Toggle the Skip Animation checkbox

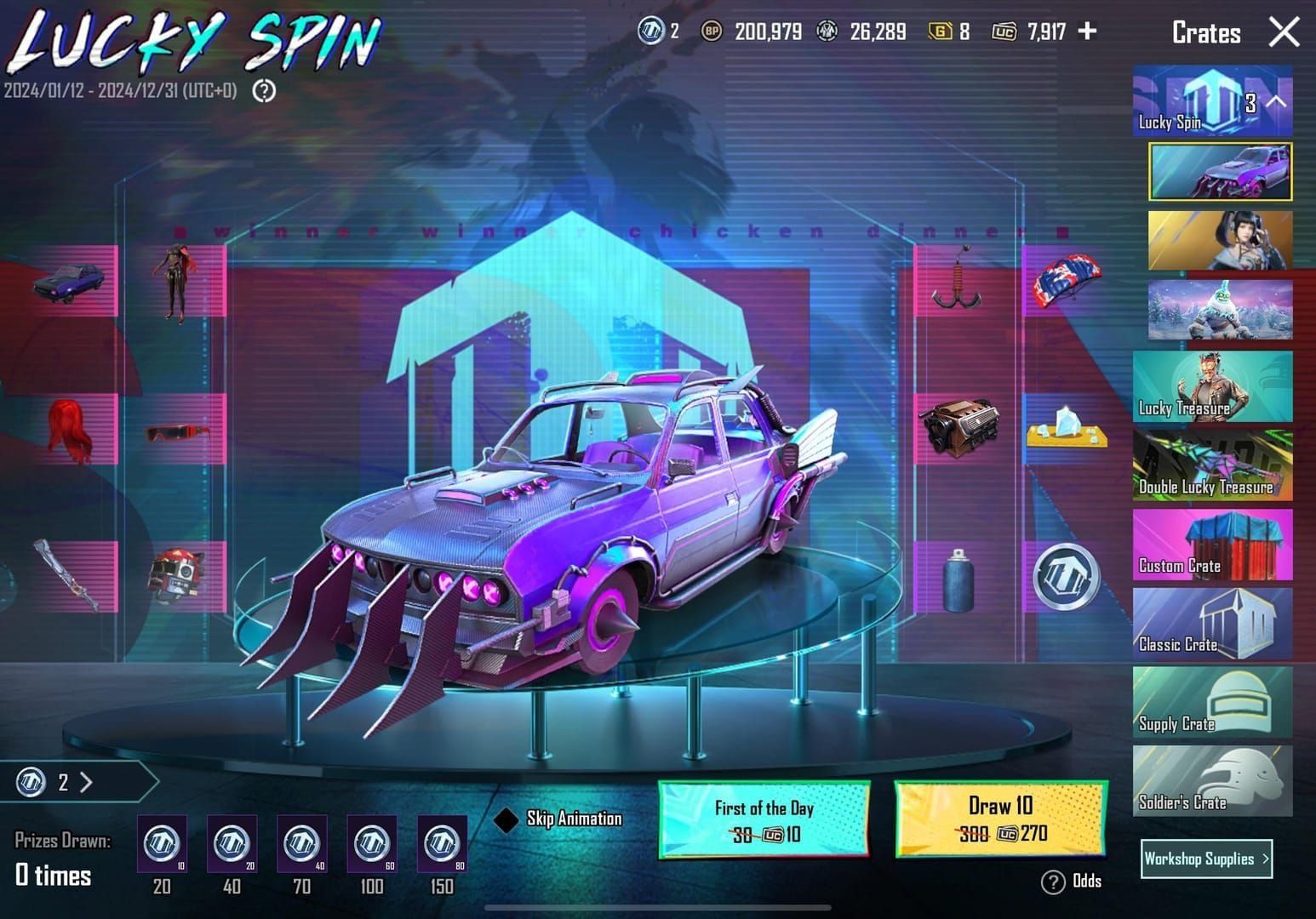click(506, 819)
